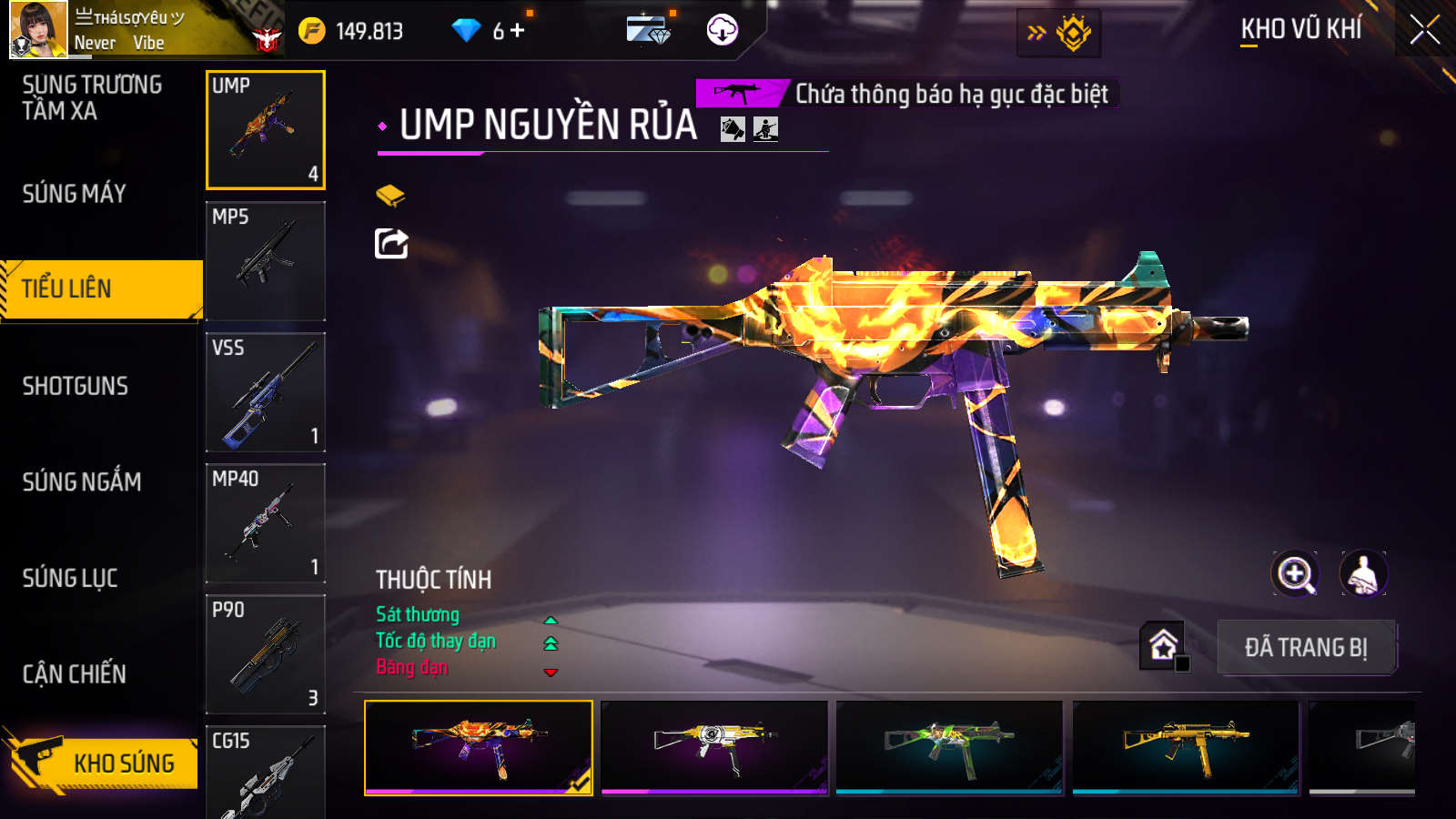Show the Súng Lục weapons
Image resolution: width=1456 pixels, height=819 pixels.
tap(70, 578)
